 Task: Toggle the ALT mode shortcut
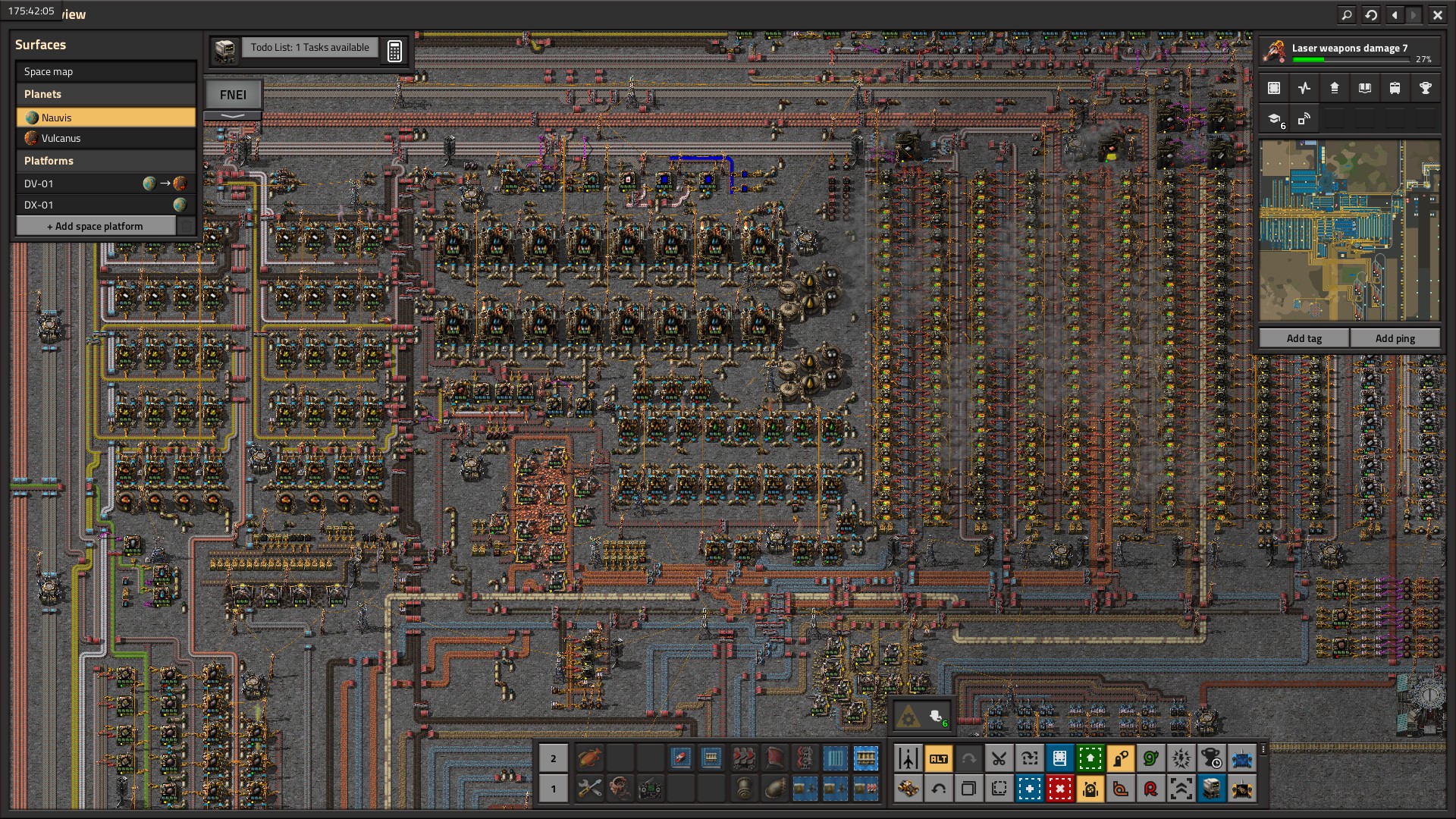pyautogui.click(x=938, y=758)
